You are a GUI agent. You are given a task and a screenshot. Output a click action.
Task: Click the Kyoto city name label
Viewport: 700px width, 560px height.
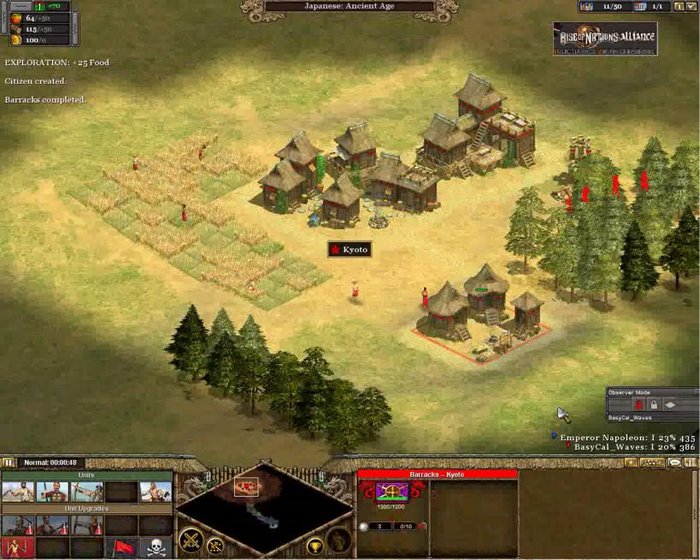click(350, 248)
